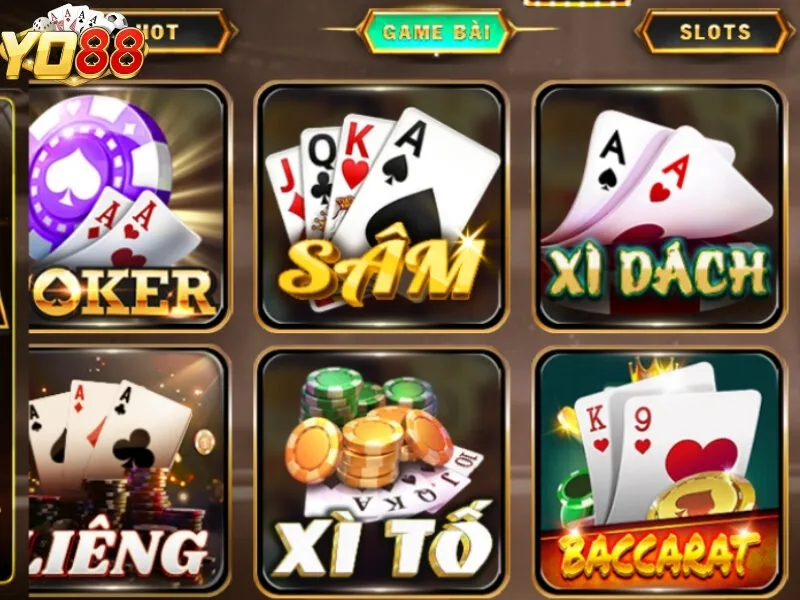Viewport: 800px width, 600px height.
Task: Open the Slots category tab
Action: 714,32
